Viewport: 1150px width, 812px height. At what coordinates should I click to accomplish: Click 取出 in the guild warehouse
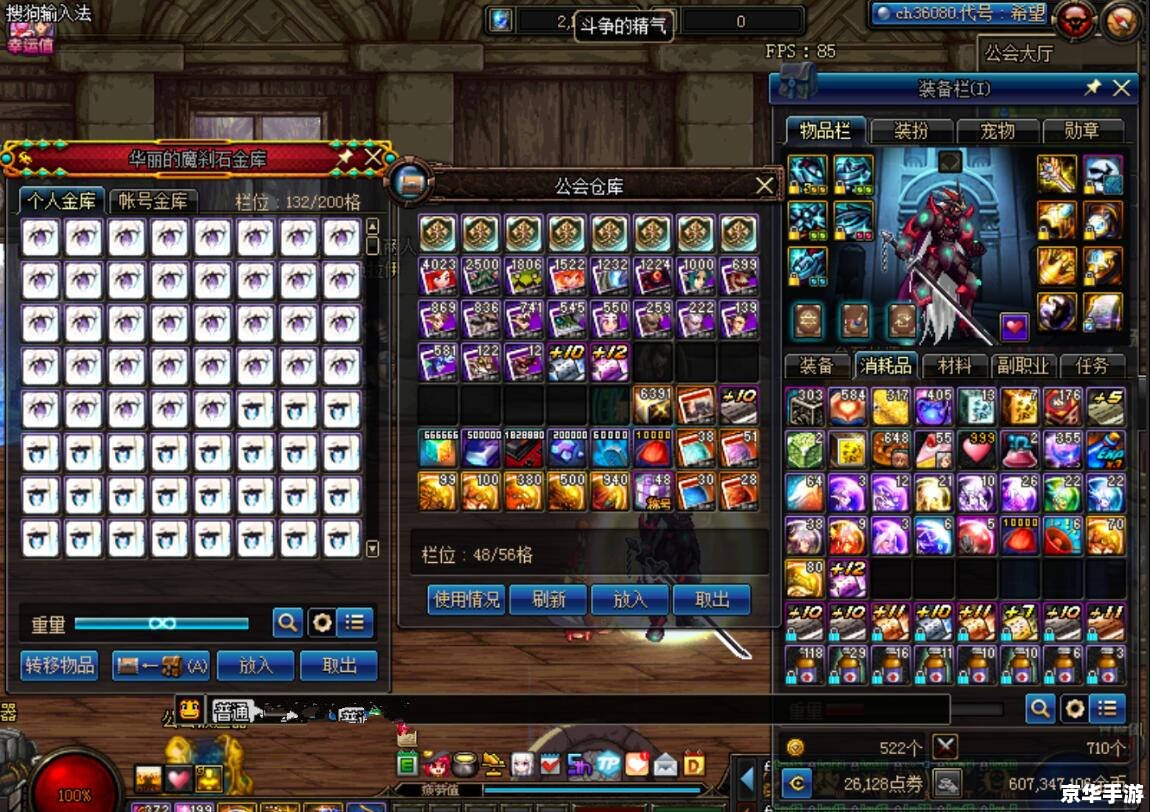coord(712,599)
